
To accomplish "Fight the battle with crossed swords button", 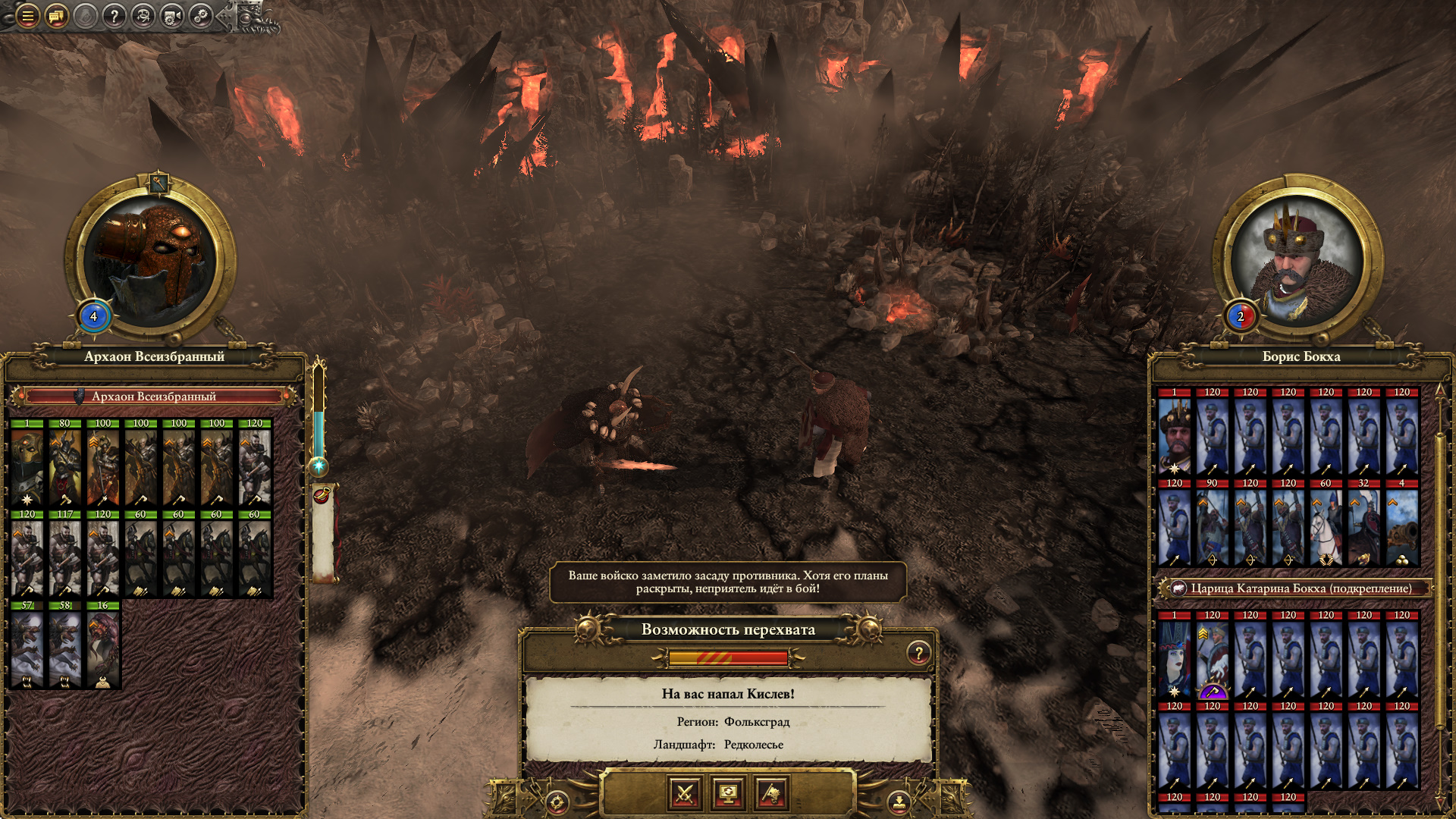I will [x=685, y=794].
